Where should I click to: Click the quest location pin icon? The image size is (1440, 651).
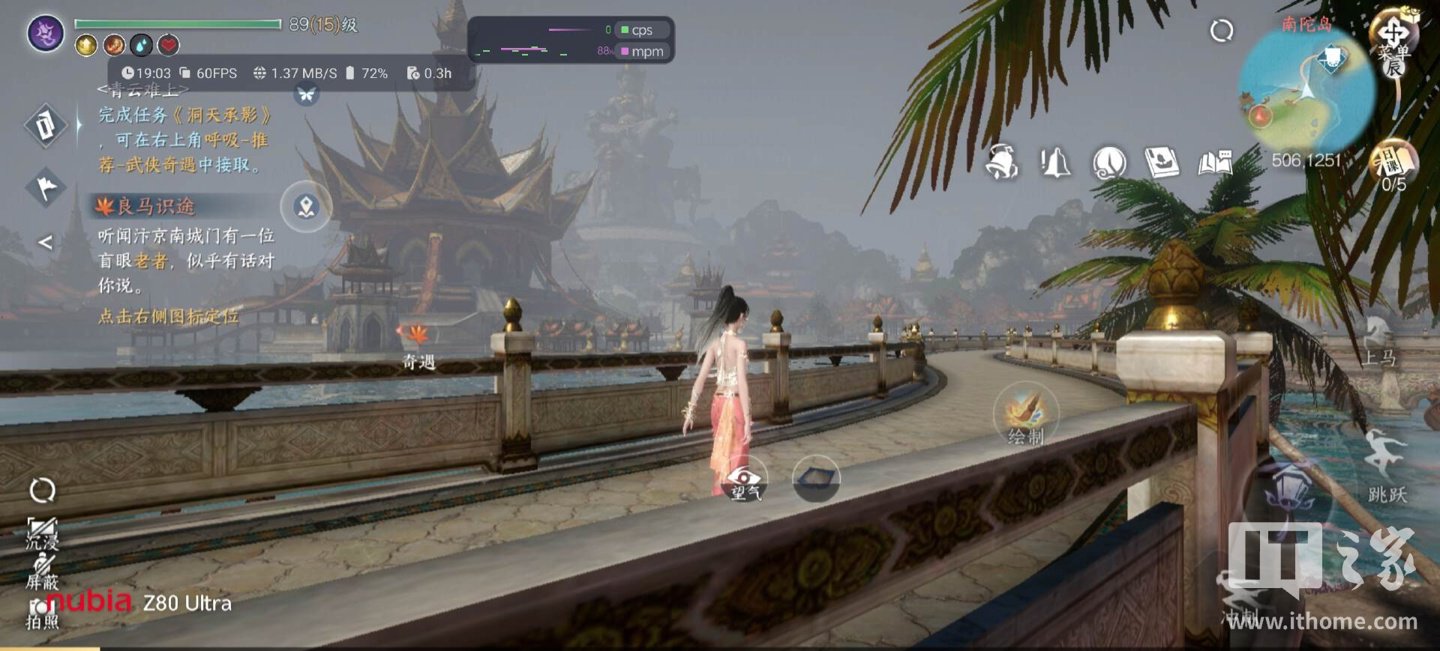click(x=306, y=207)
